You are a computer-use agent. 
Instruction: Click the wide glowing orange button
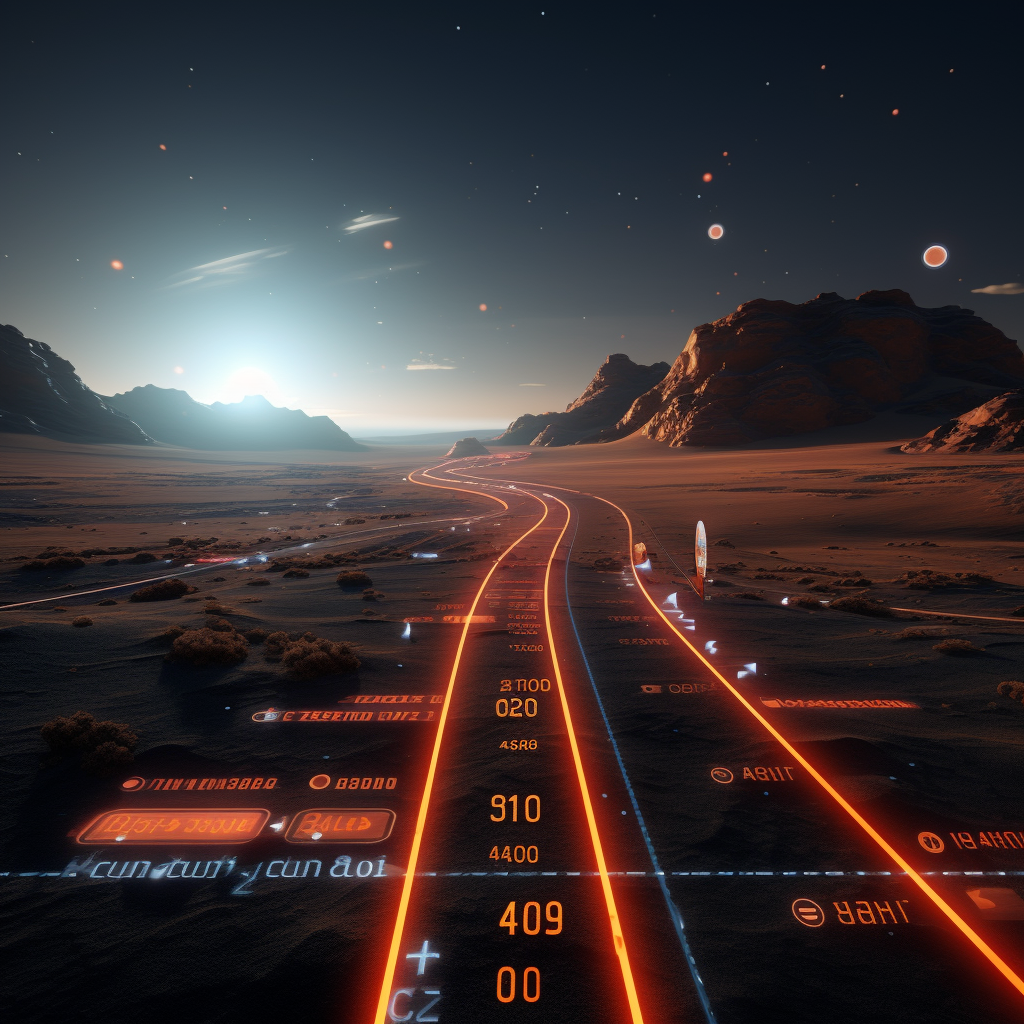(x=173, y=826)
